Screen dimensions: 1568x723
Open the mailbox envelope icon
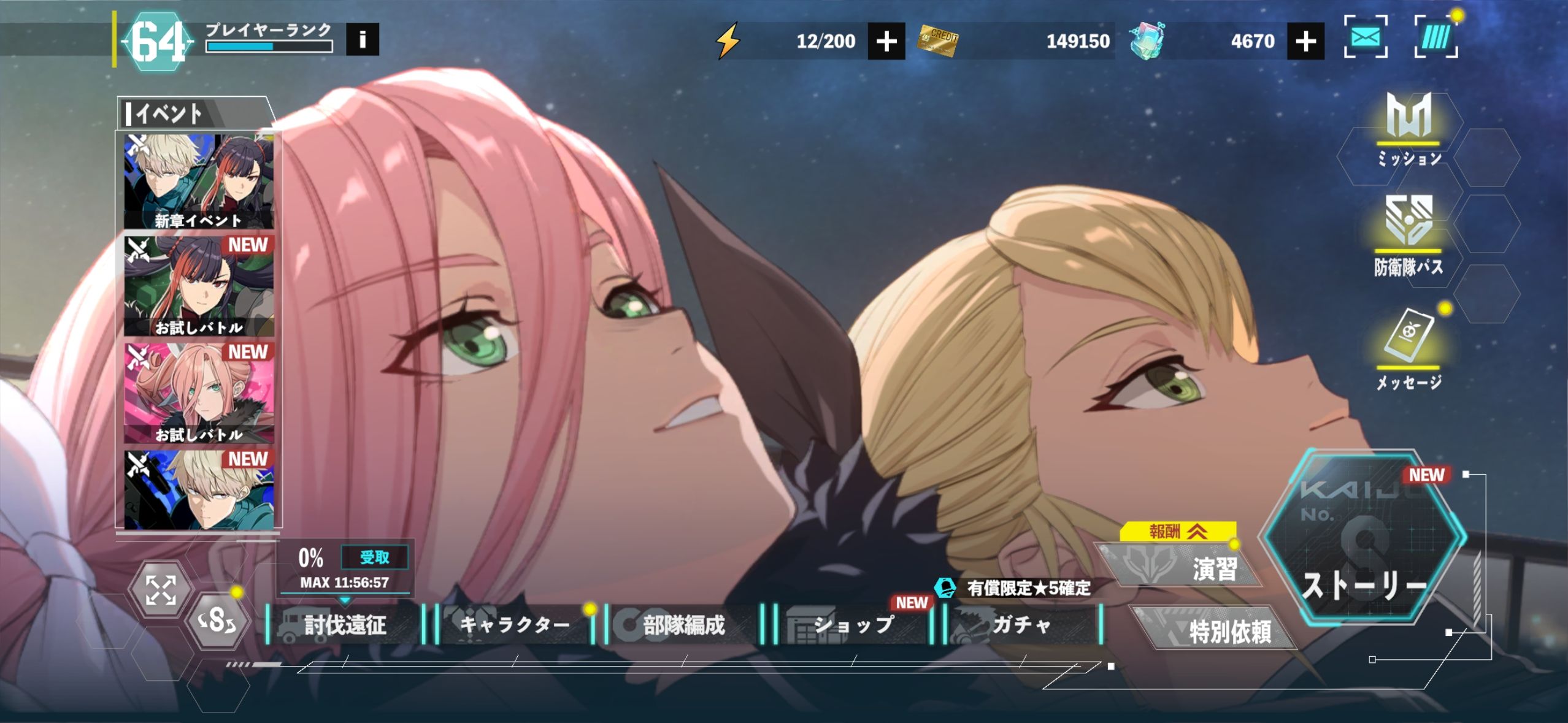[x=1366, y=38]
